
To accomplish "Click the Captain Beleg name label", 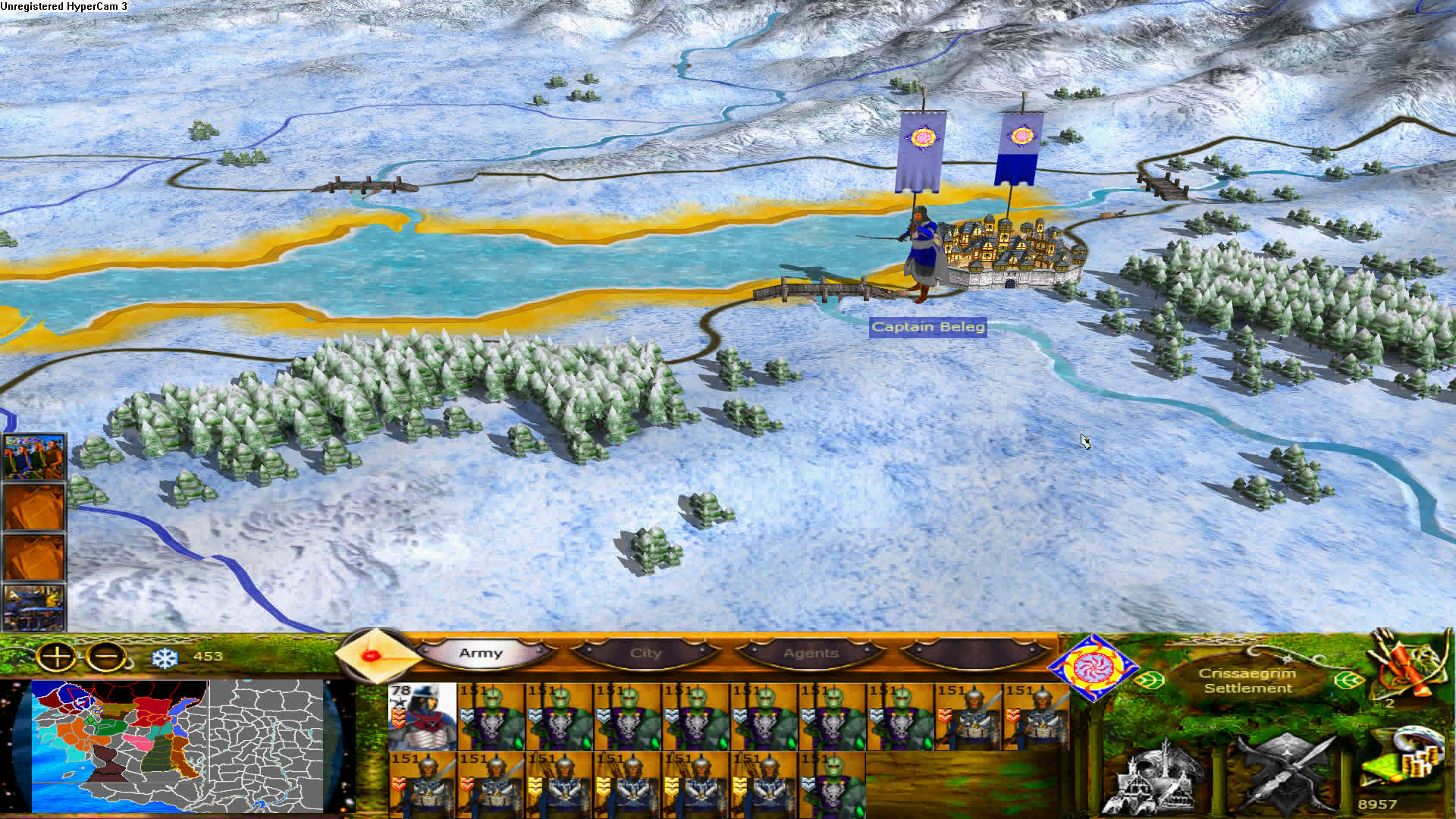I will tap(929, 328).
